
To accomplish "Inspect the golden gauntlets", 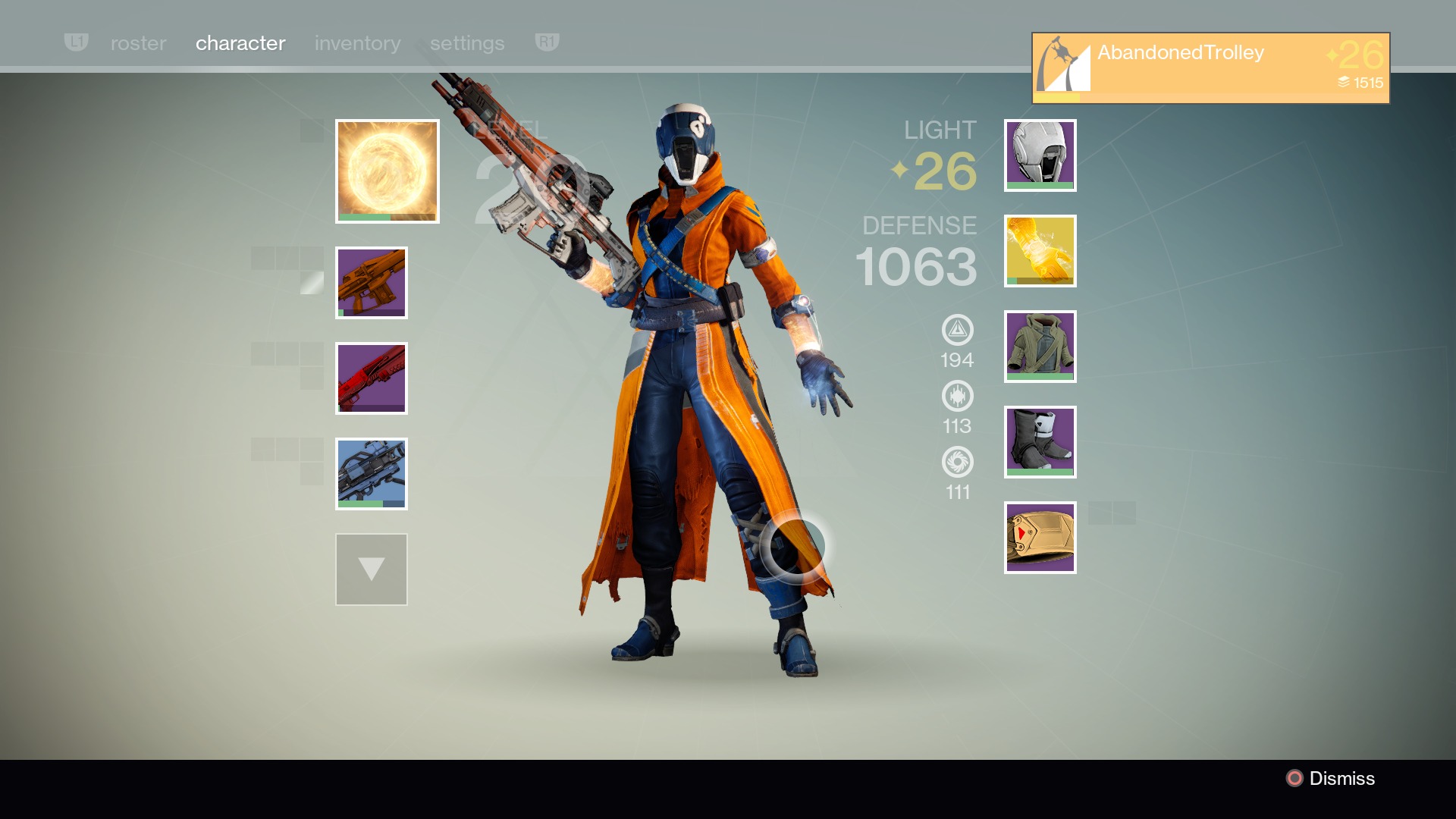I will tap(1039, 251).
